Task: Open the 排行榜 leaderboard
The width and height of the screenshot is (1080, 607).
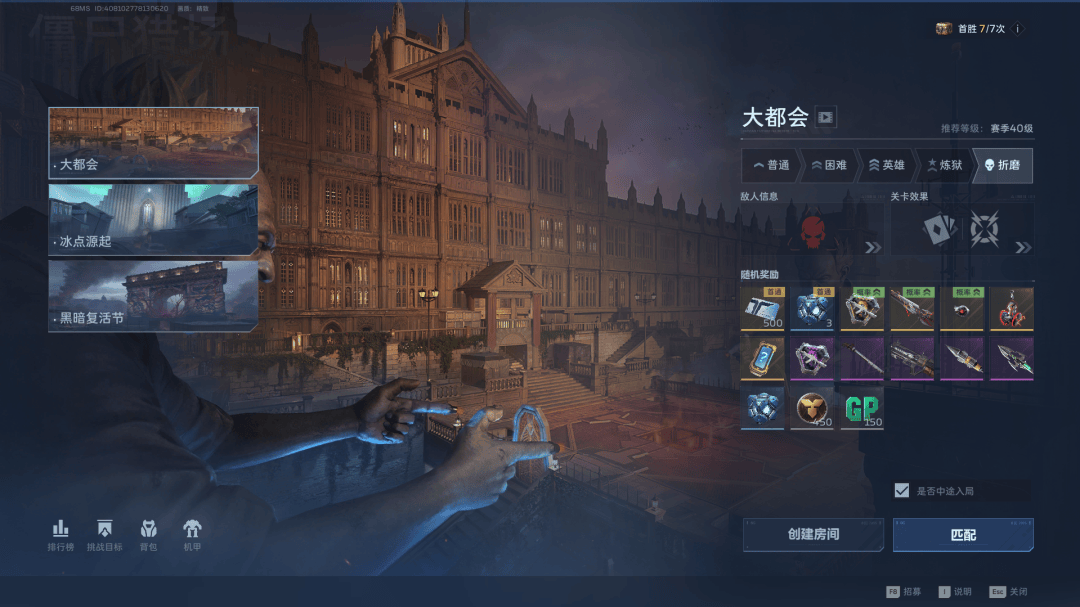Action: click(x=61, y=535)
